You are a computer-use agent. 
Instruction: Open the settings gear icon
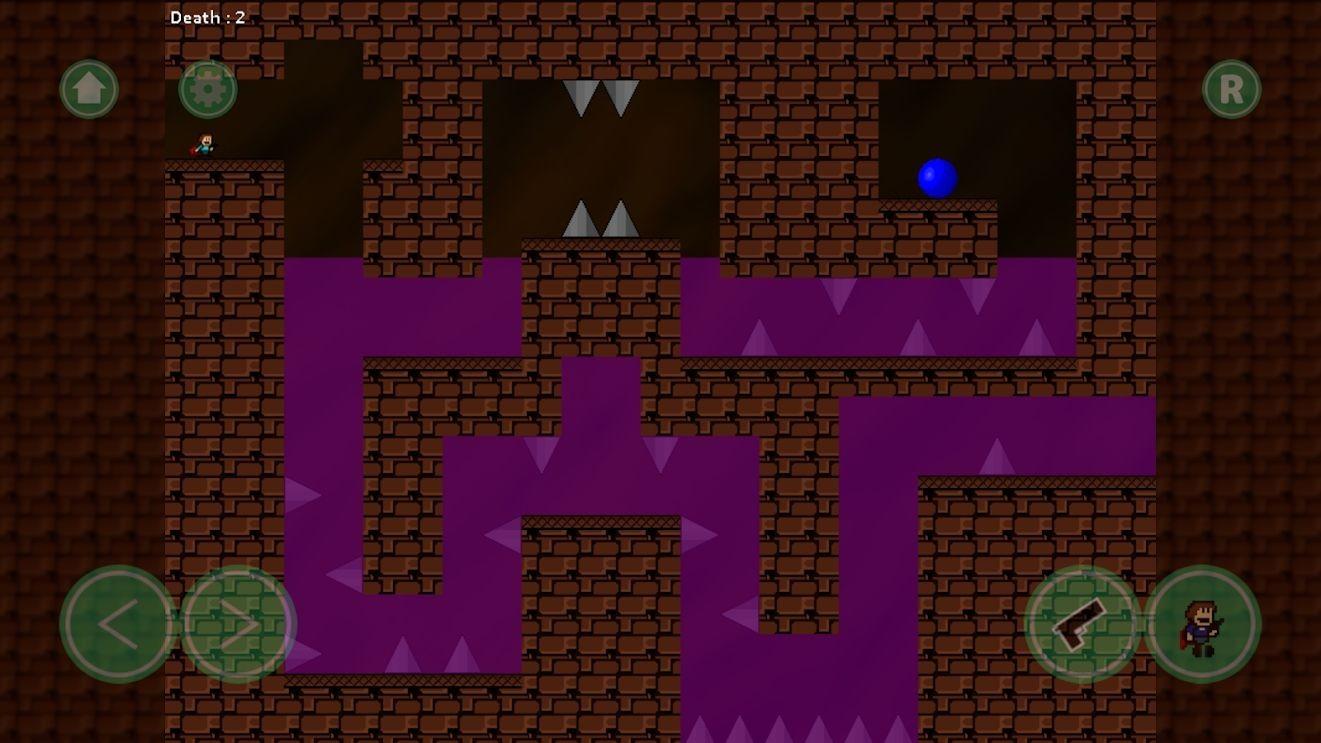(207, 88)
